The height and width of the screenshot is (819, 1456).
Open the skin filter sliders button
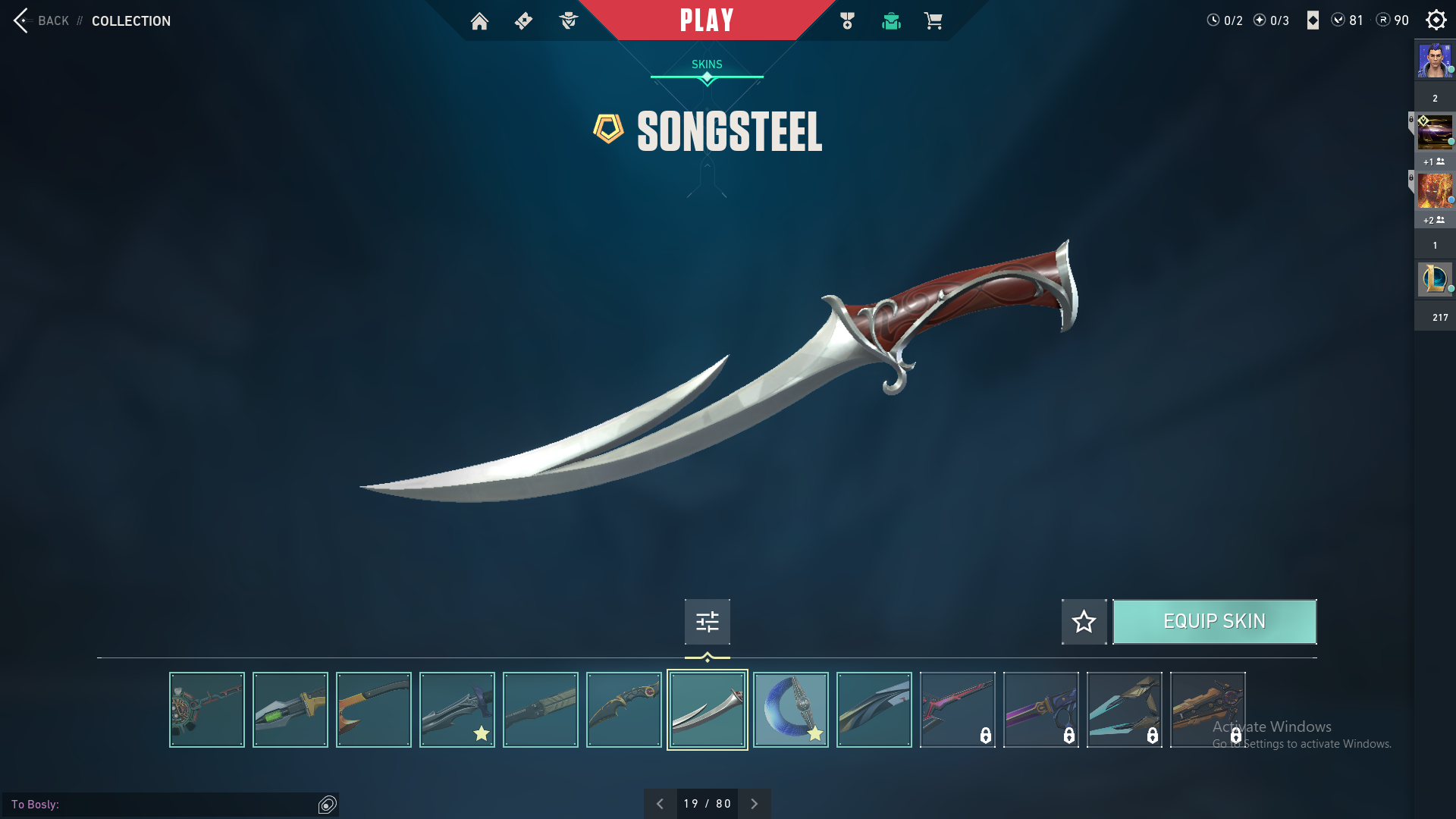click(707, 622)
